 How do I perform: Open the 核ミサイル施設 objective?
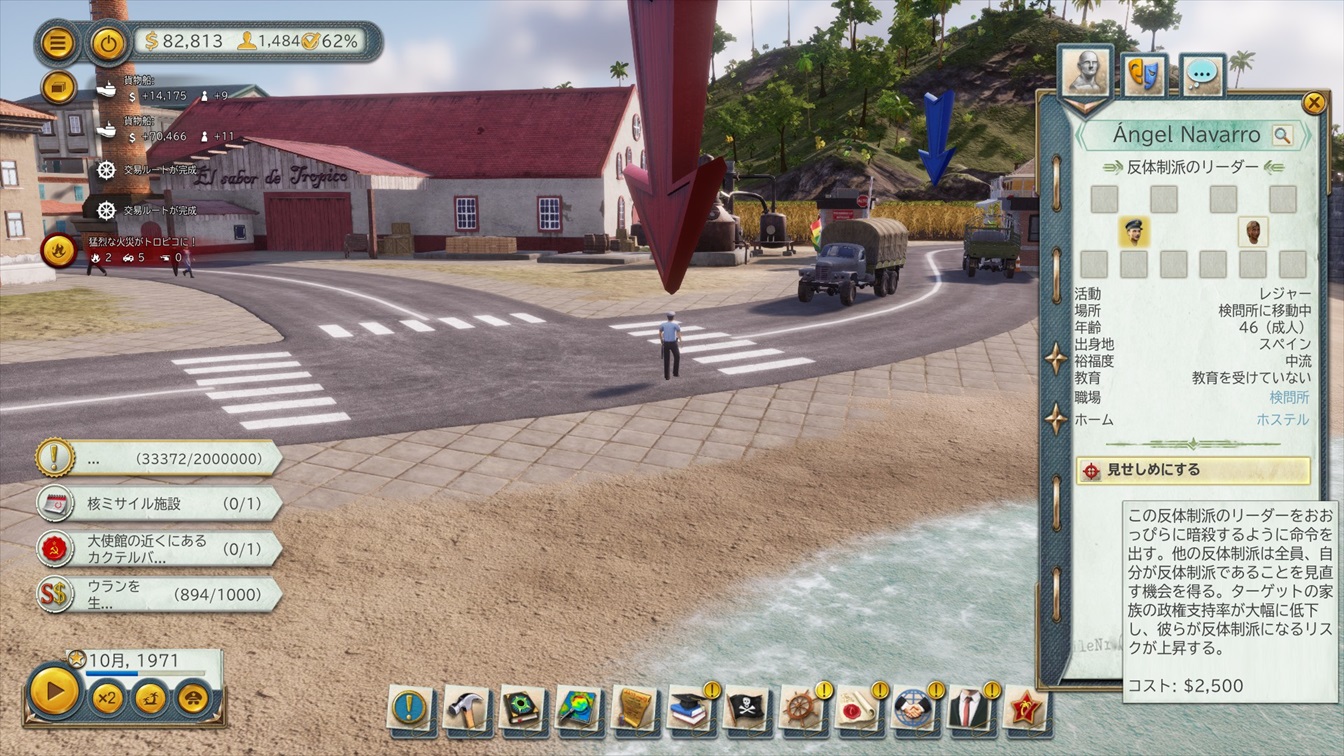158,503
